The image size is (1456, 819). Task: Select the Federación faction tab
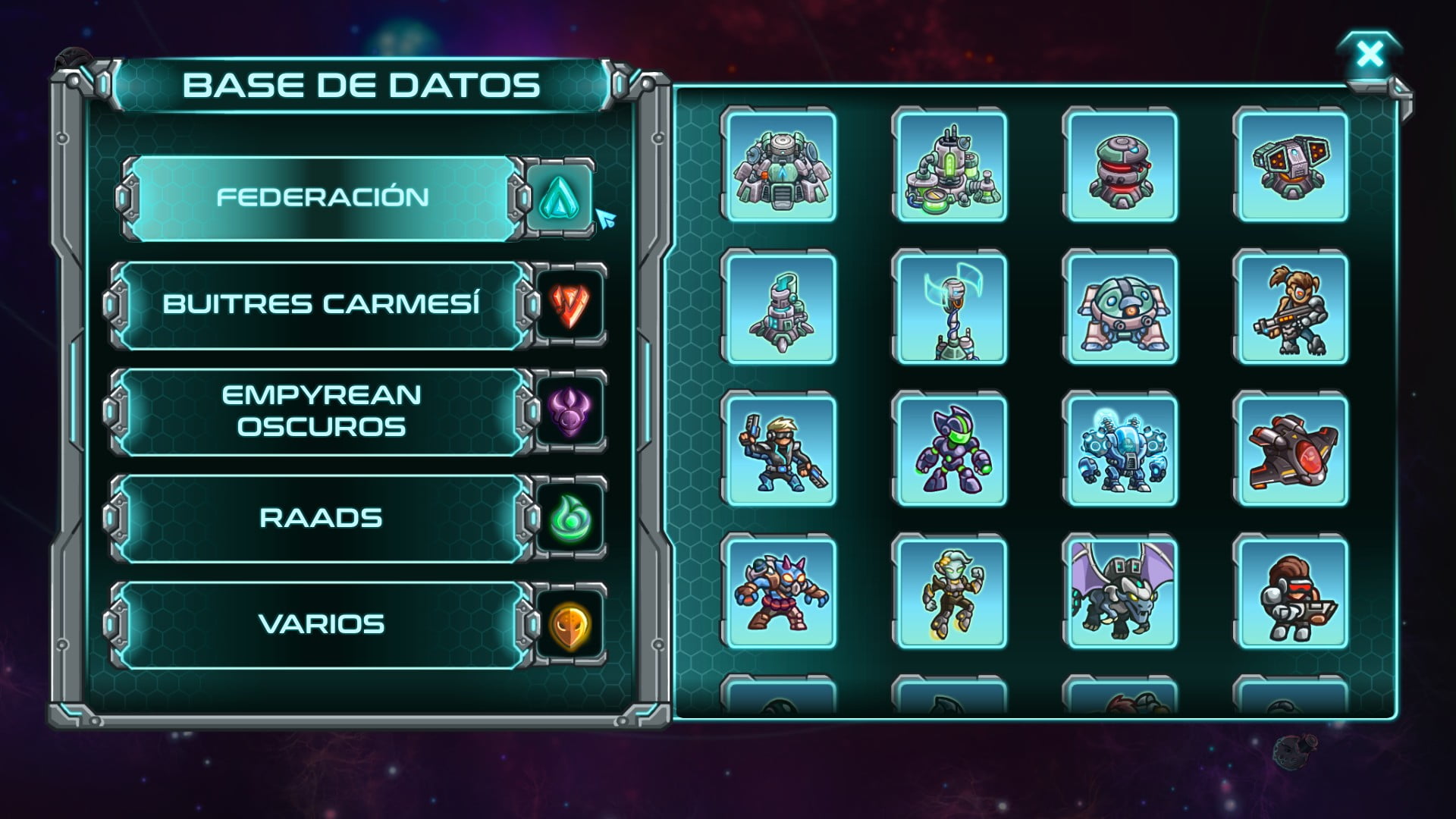point(322,198)
